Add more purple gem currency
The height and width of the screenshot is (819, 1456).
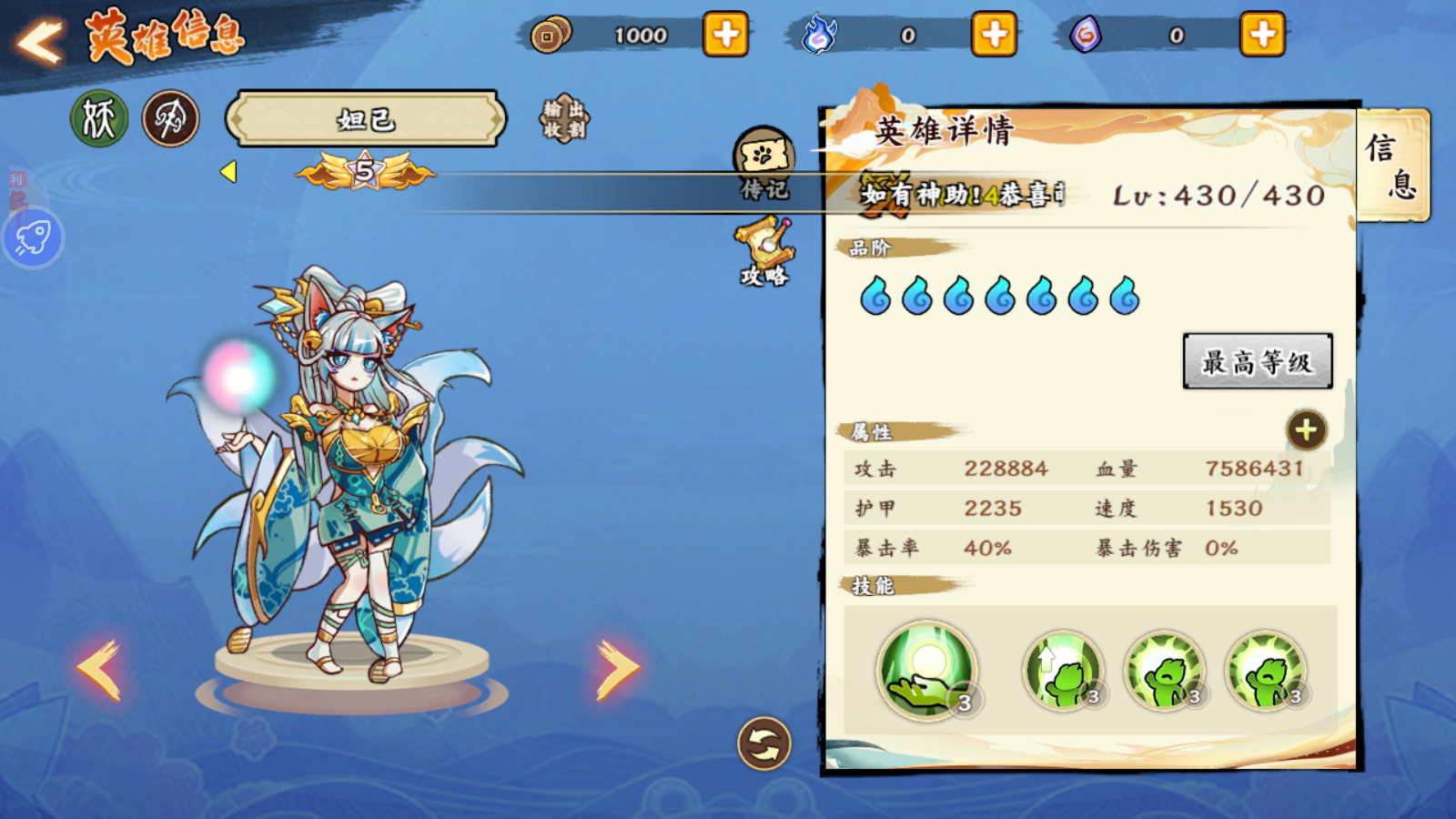click(x=1262, y=35)
